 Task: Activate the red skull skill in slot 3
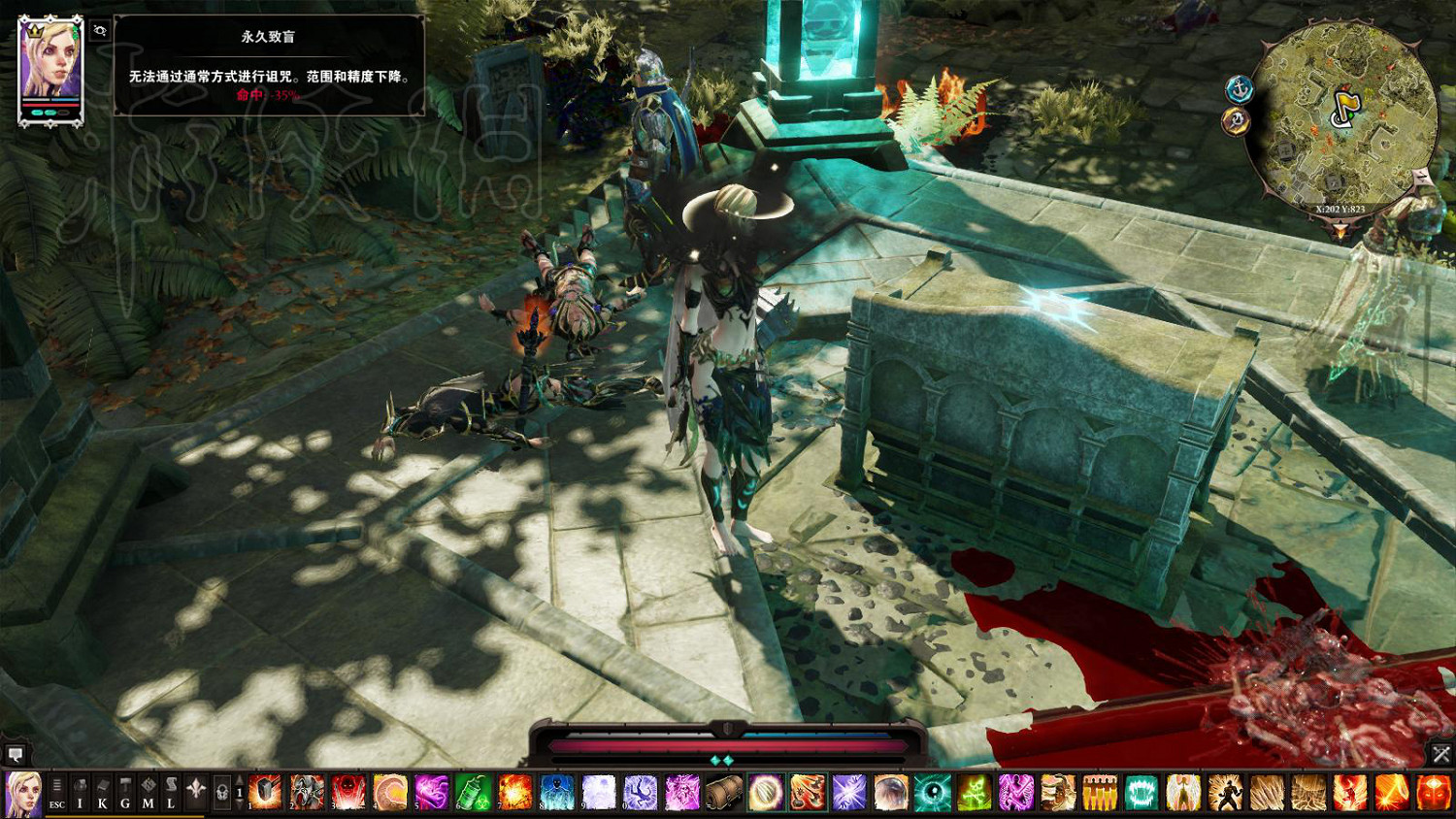tap(348, 793)
